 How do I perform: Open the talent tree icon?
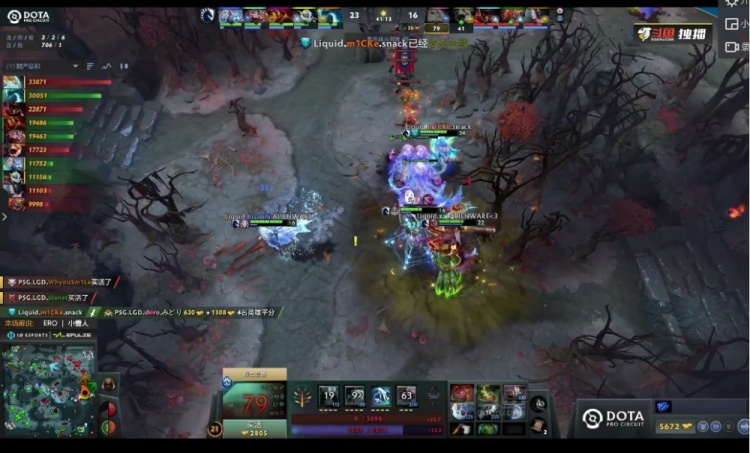[x=300, y=395]
